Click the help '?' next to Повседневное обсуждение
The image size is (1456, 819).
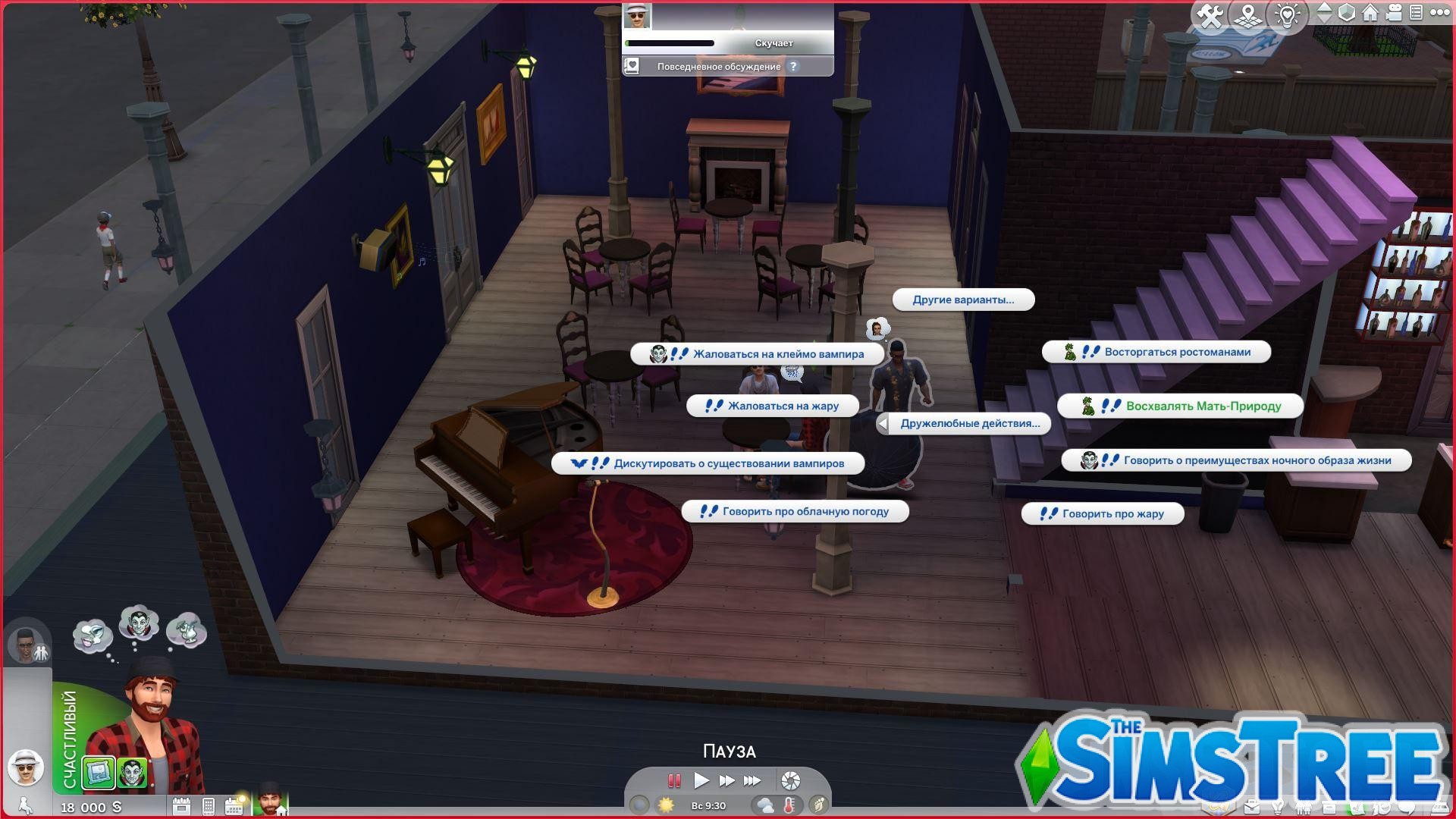coord(793,67)
